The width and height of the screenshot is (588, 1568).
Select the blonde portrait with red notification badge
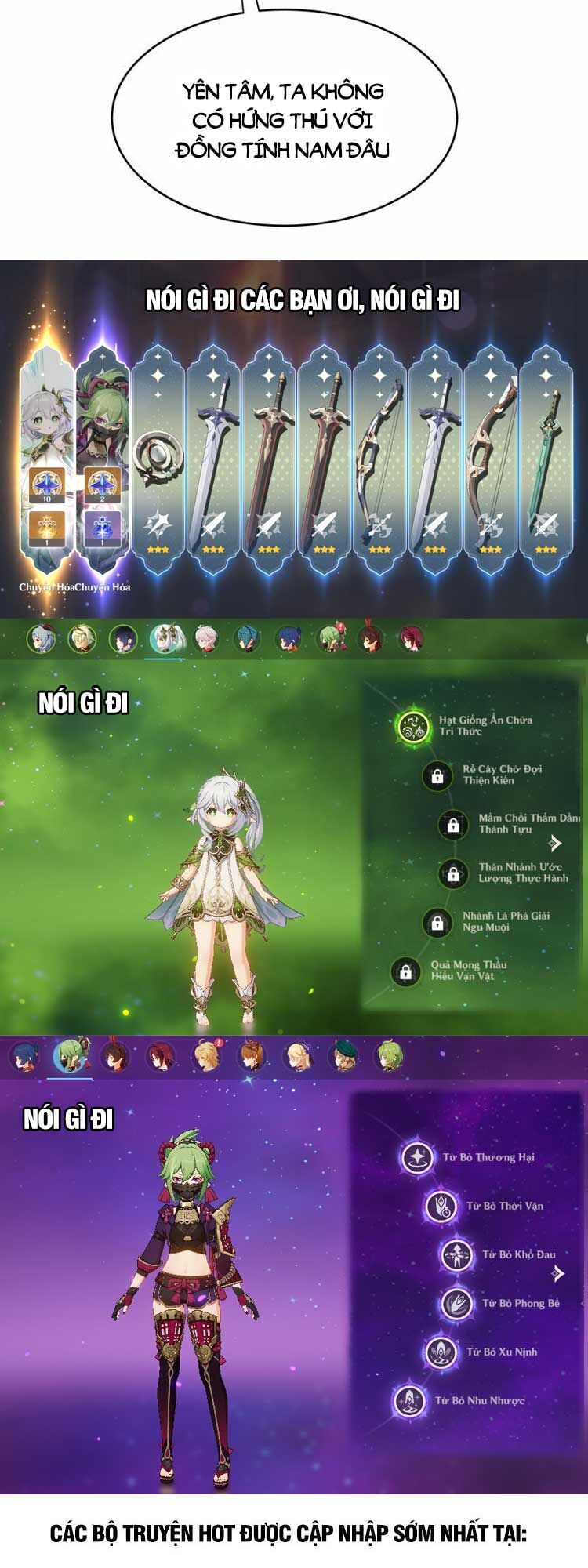point(207,1056)
